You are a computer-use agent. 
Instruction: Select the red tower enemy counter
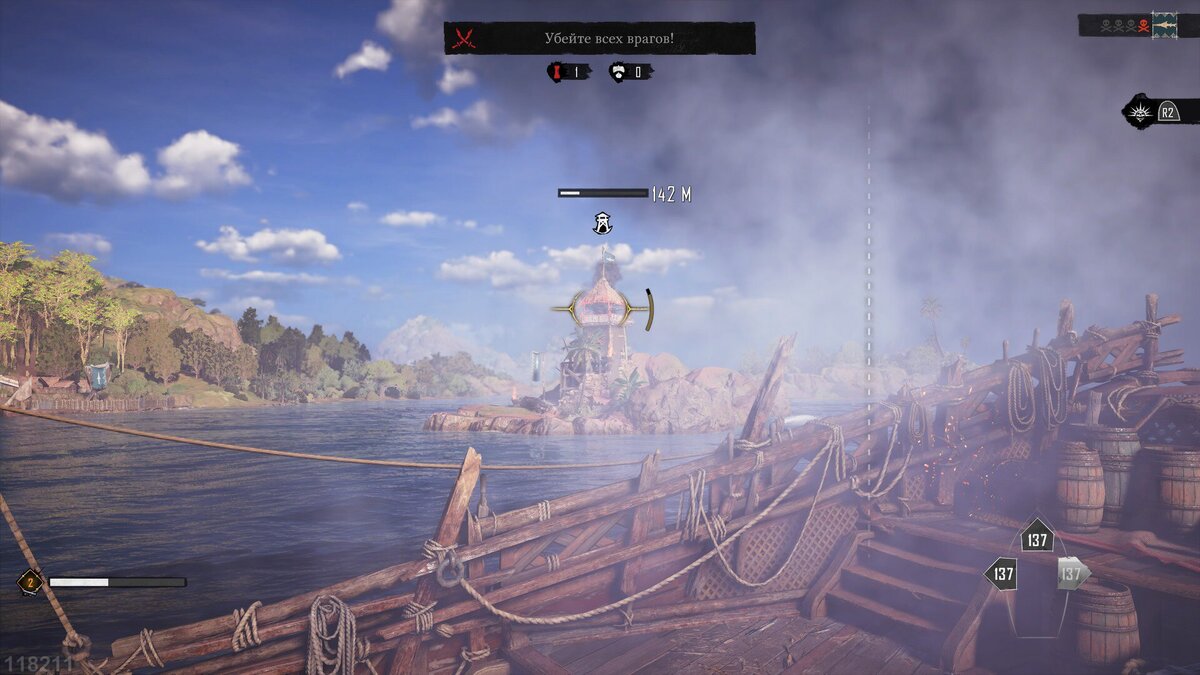(557, 72)
